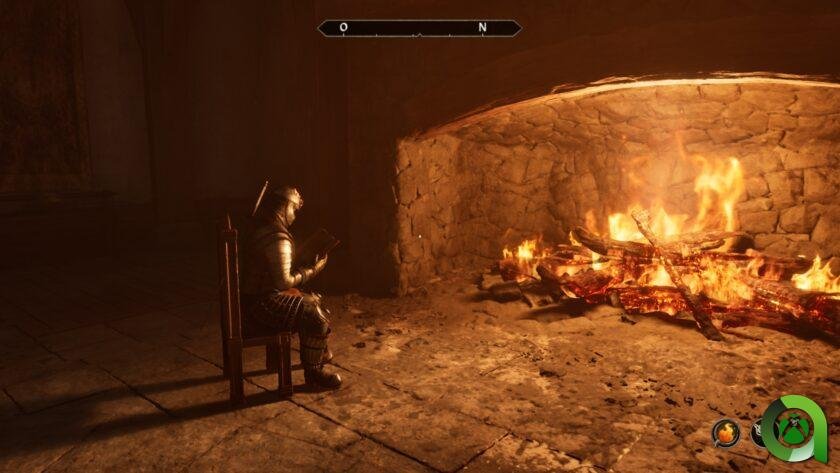
Task: Click the compass bar showing O and N
Action: 419,28
